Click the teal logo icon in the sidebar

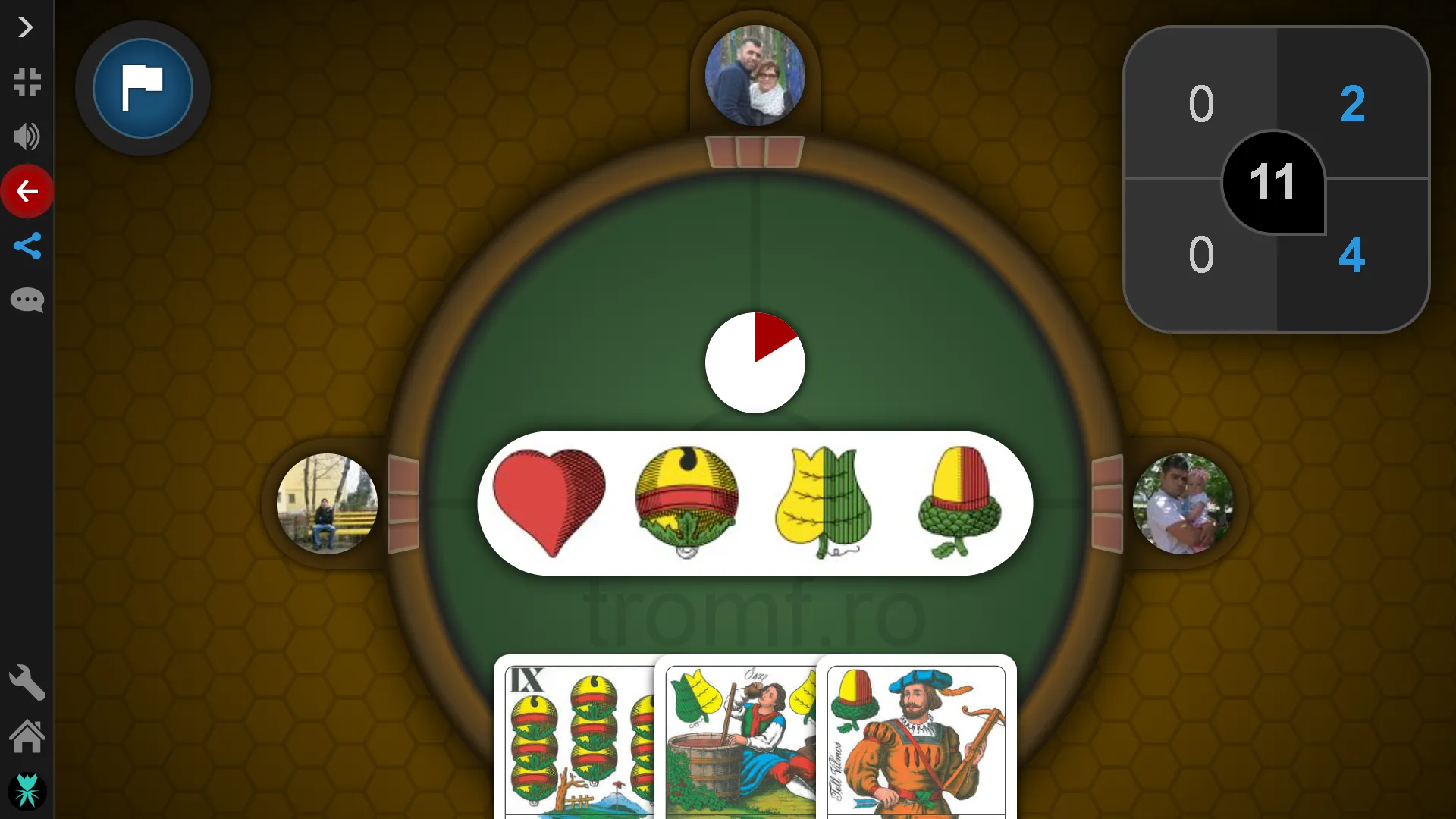click(27, 791)
